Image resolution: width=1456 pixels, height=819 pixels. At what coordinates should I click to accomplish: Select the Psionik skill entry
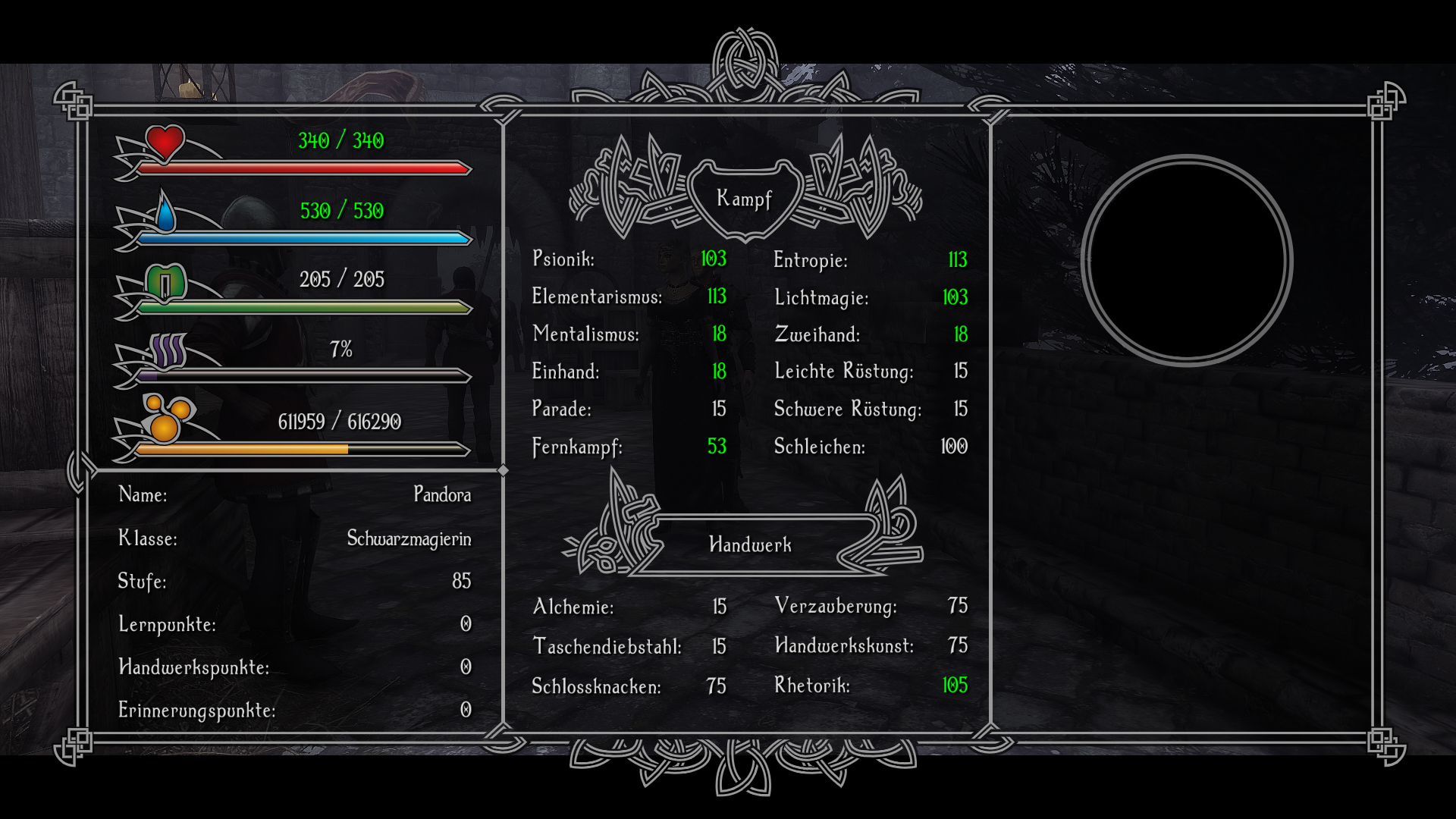coord(563,259)
